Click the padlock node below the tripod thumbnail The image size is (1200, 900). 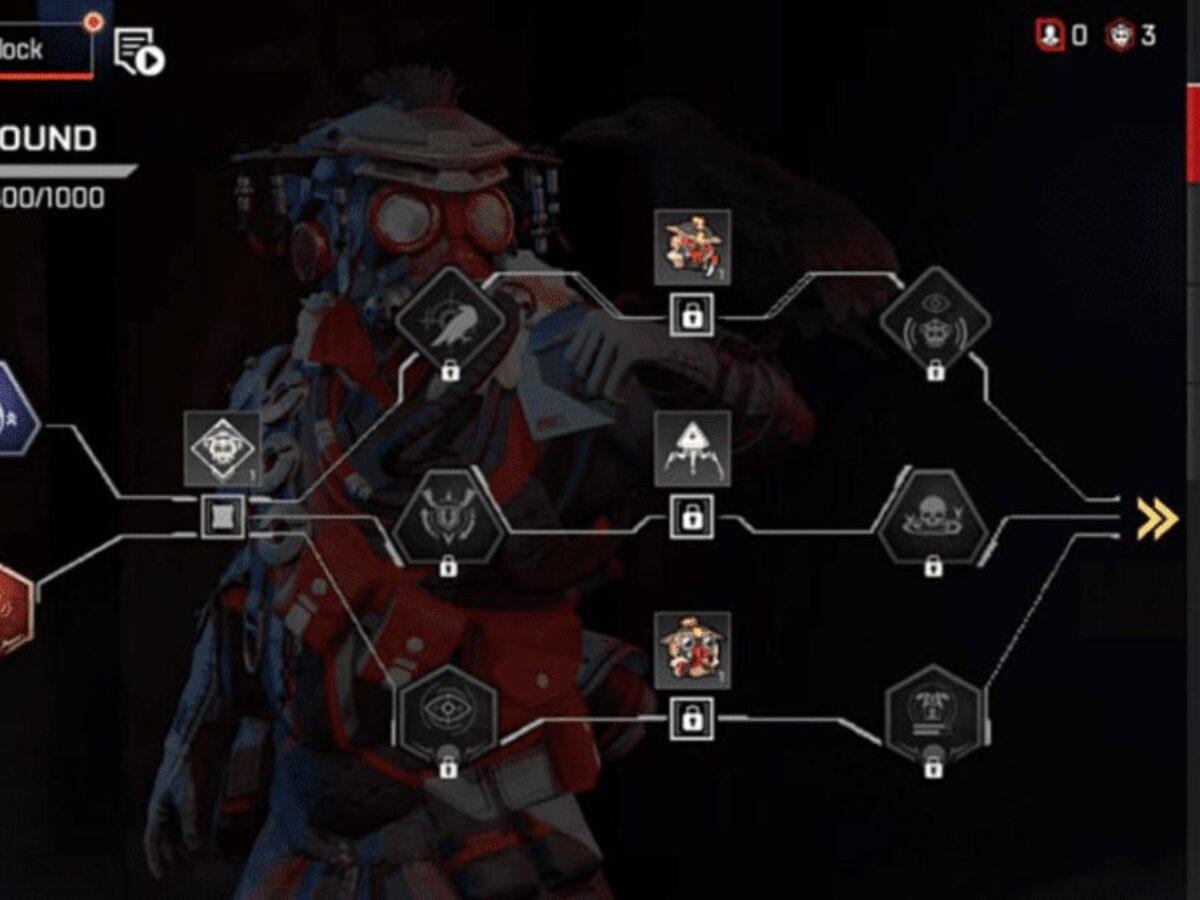click(x=691, y=518)
